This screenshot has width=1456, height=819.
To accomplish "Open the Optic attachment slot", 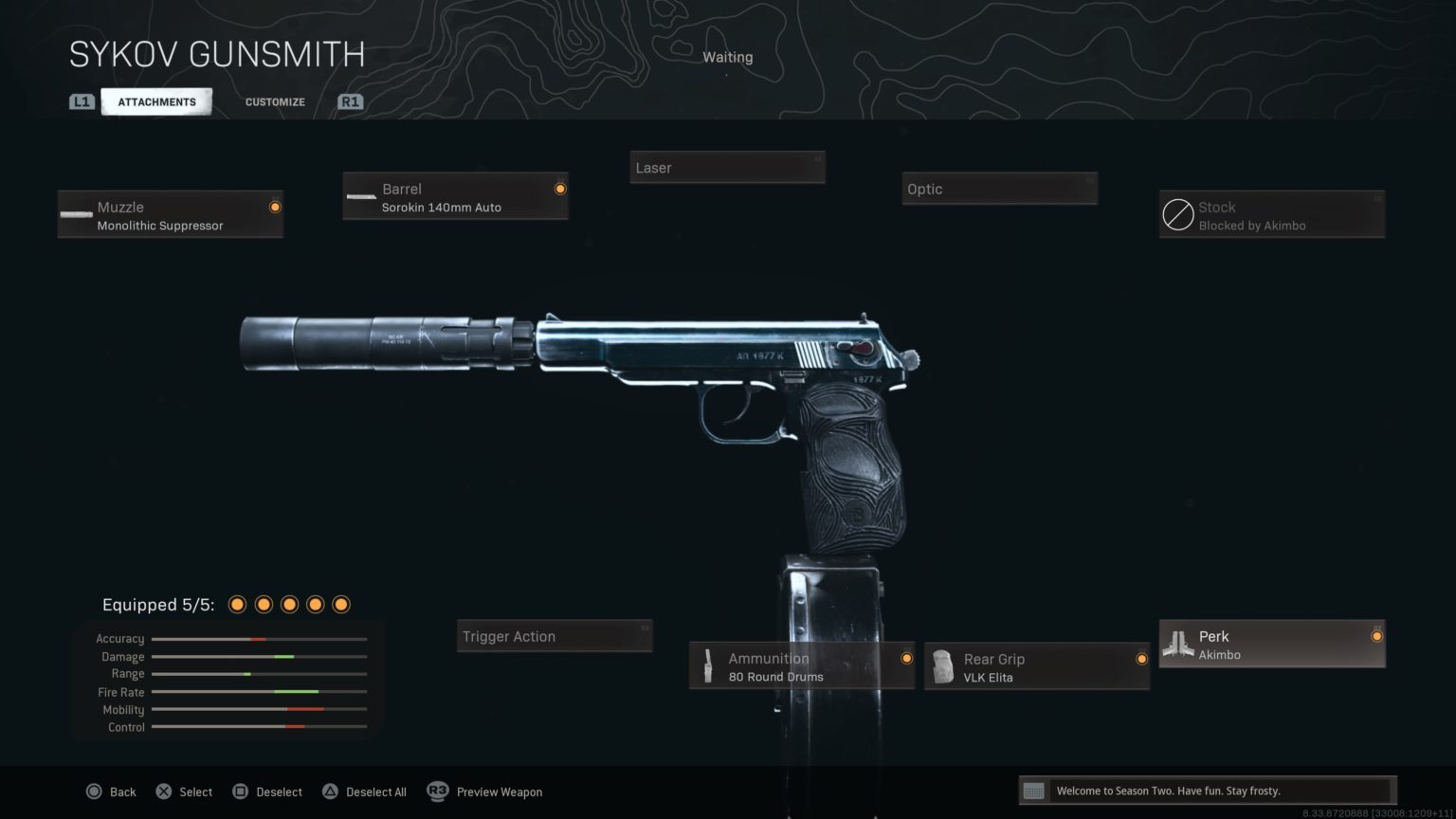I will coord(999,189).
